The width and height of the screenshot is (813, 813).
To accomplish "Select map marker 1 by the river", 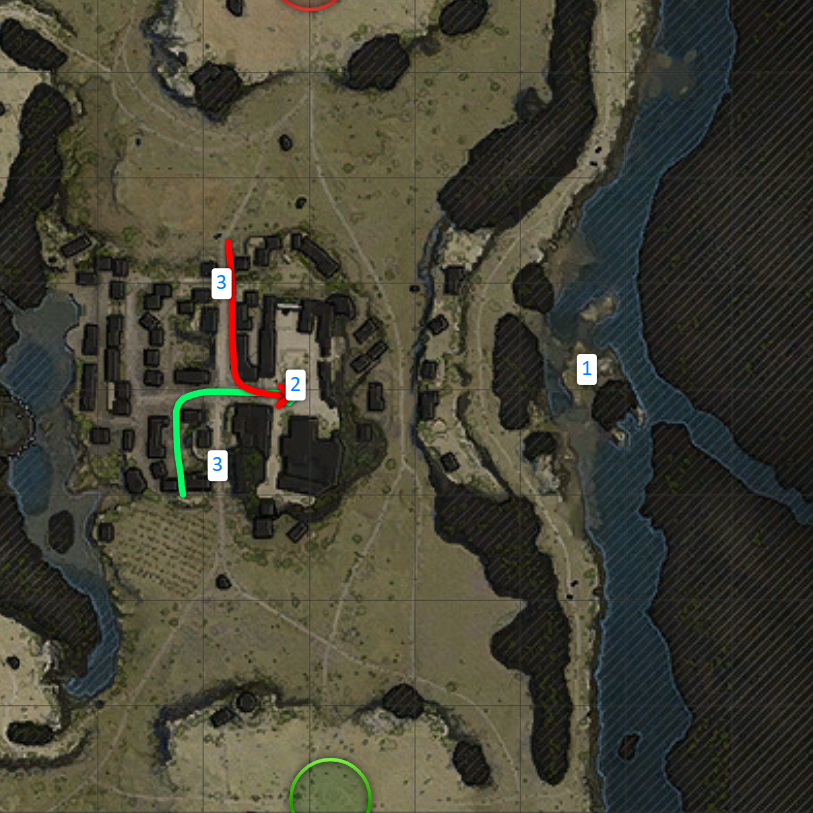I will coord(587,369).
